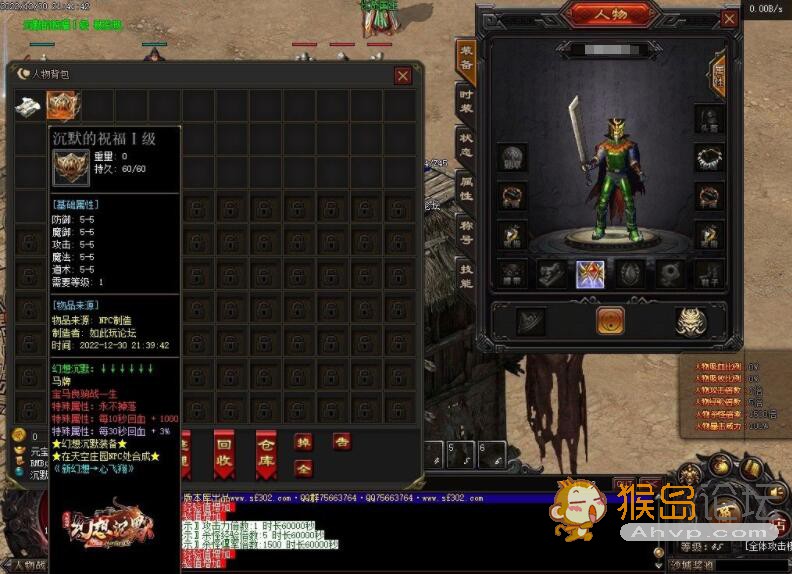Open the 时装 costume tab
The image size is (792, 574).
(465, 102)
